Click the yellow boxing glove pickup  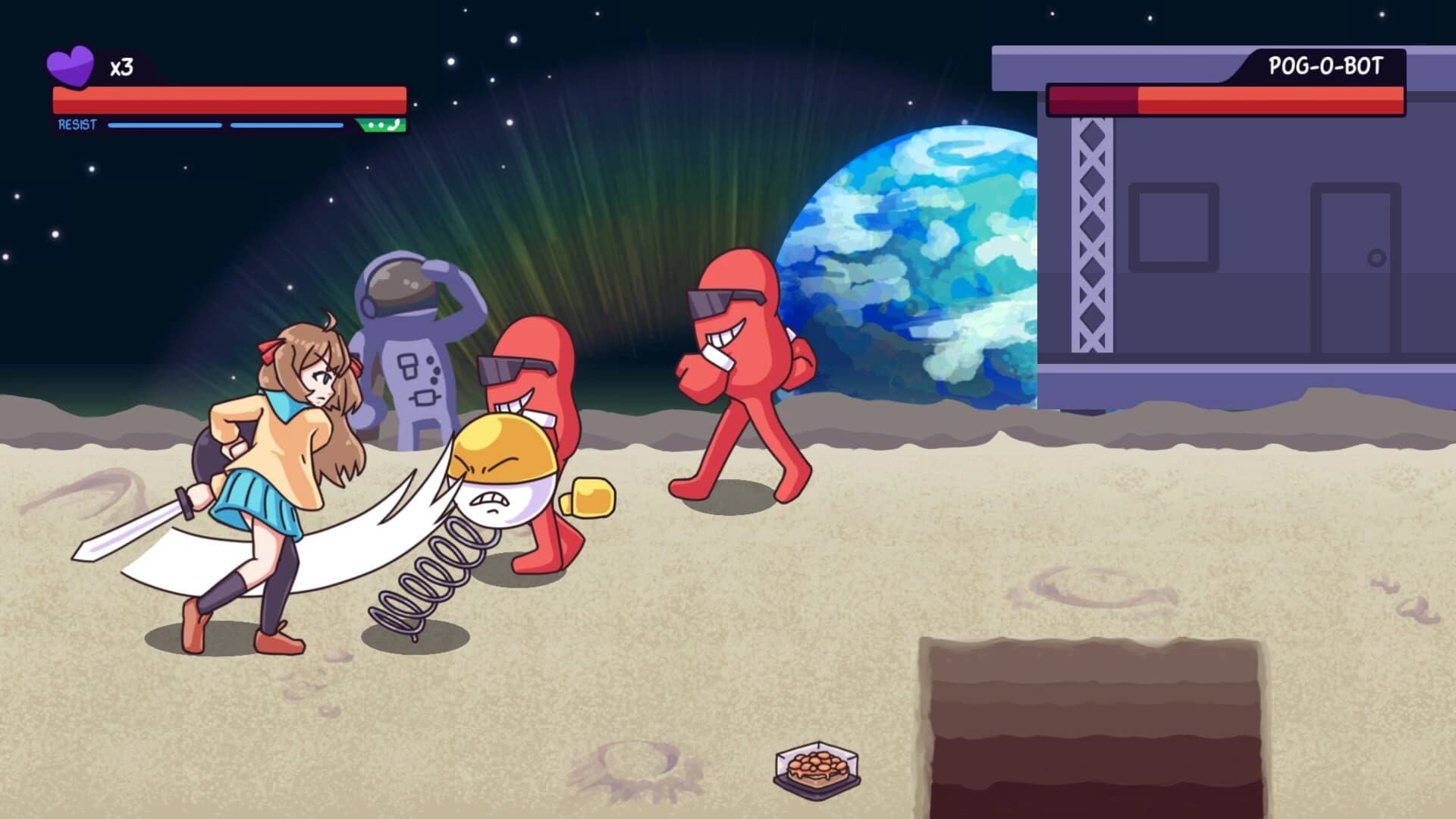pyautogui.click(x=593, y=497)
